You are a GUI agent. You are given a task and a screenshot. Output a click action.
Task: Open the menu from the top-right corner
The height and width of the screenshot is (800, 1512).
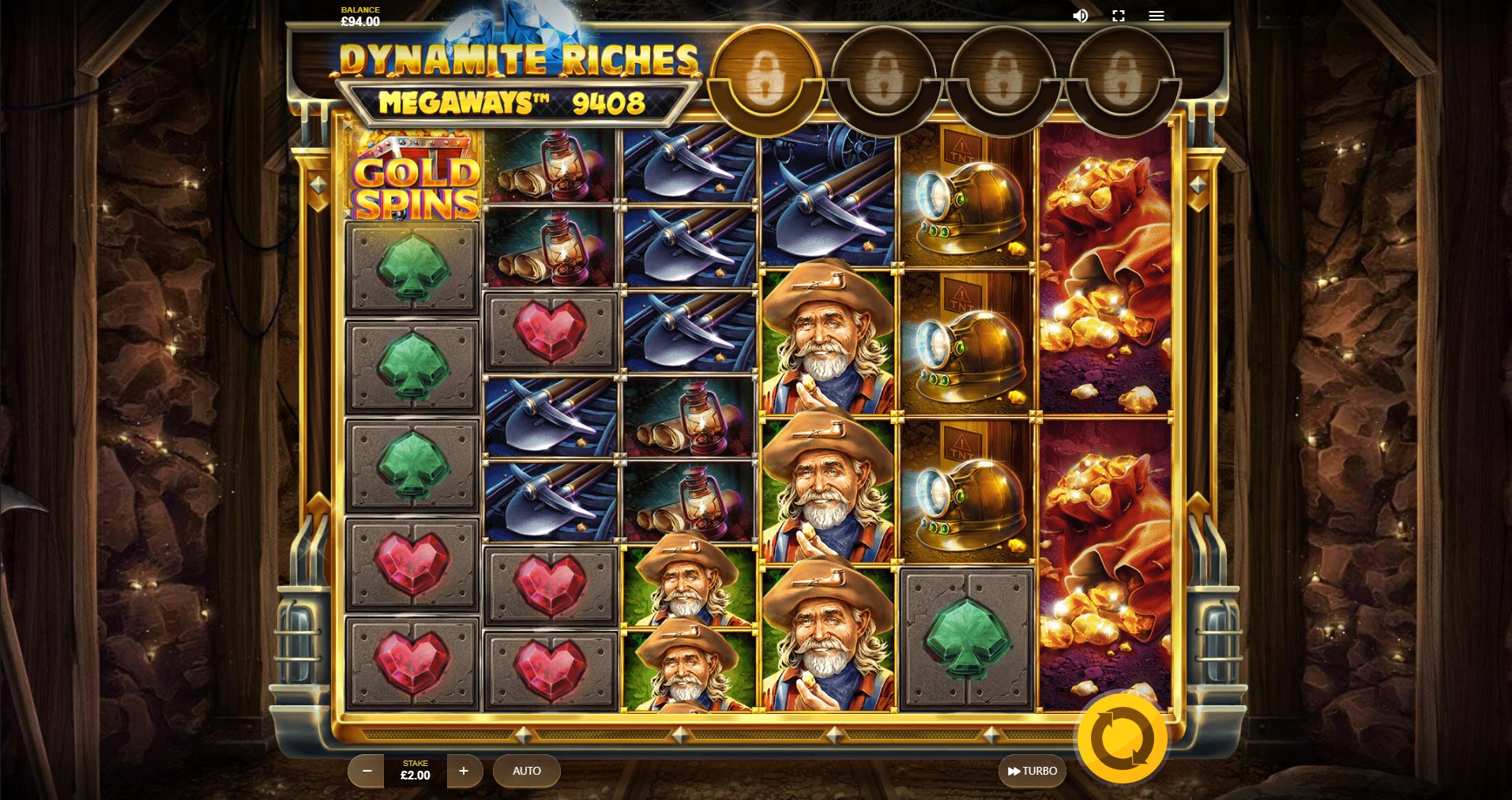point(1157,15)
